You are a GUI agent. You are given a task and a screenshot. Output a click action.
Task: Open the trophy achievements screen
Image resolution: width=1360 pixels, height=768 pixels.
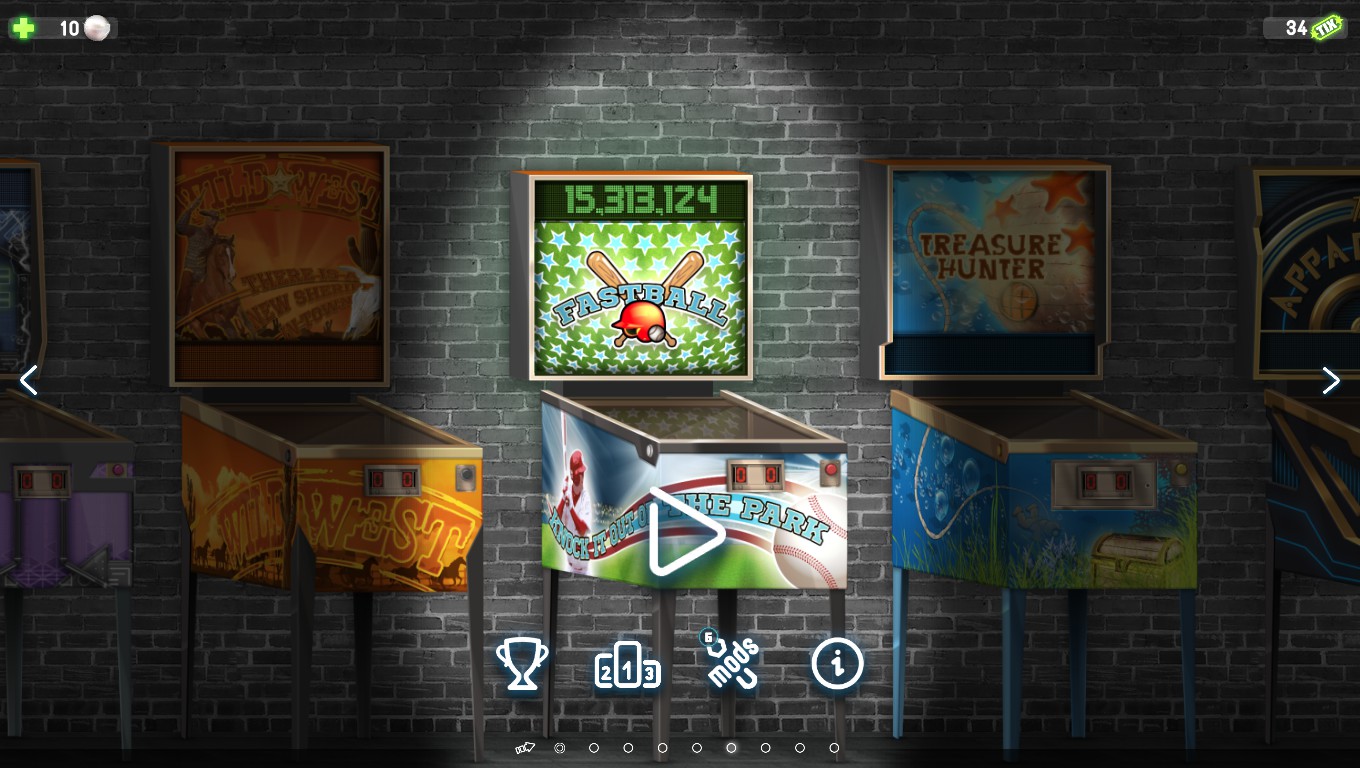522,665
